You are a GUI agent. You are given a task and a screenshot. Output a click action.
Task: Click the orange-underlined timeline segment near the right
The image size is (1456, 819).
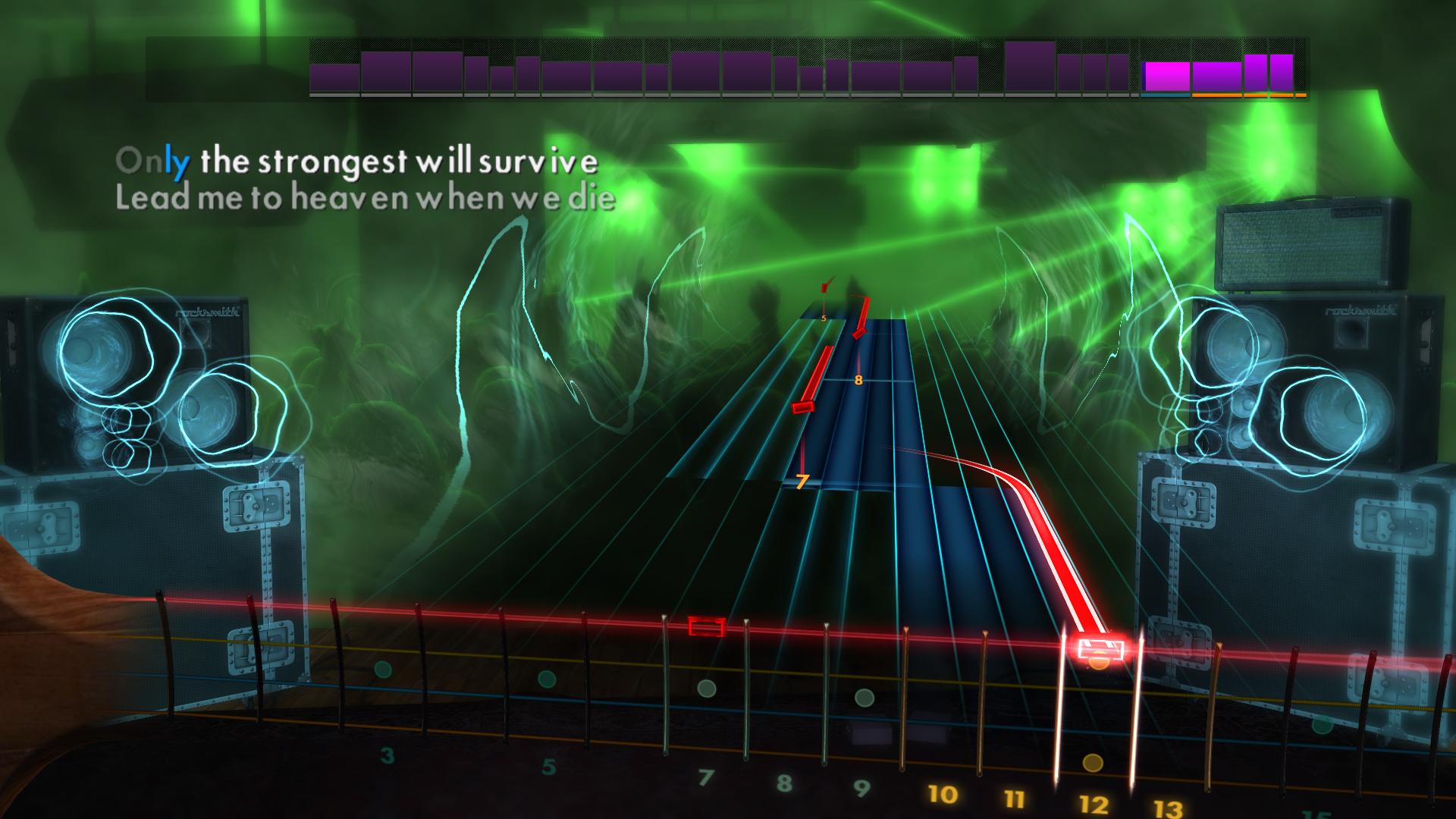(x=1217, y=96)
